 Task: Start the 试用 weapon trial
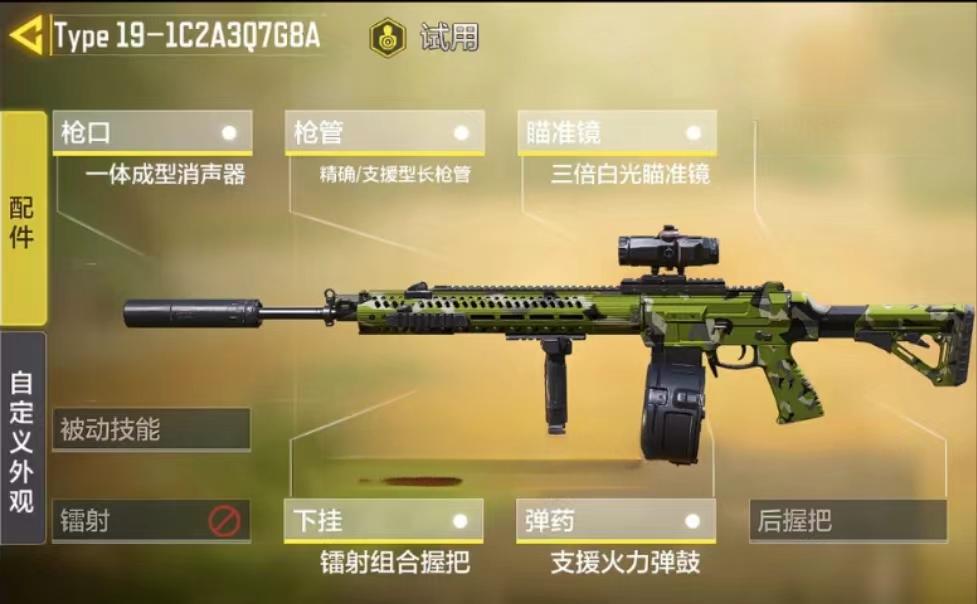tap(424, 37)
